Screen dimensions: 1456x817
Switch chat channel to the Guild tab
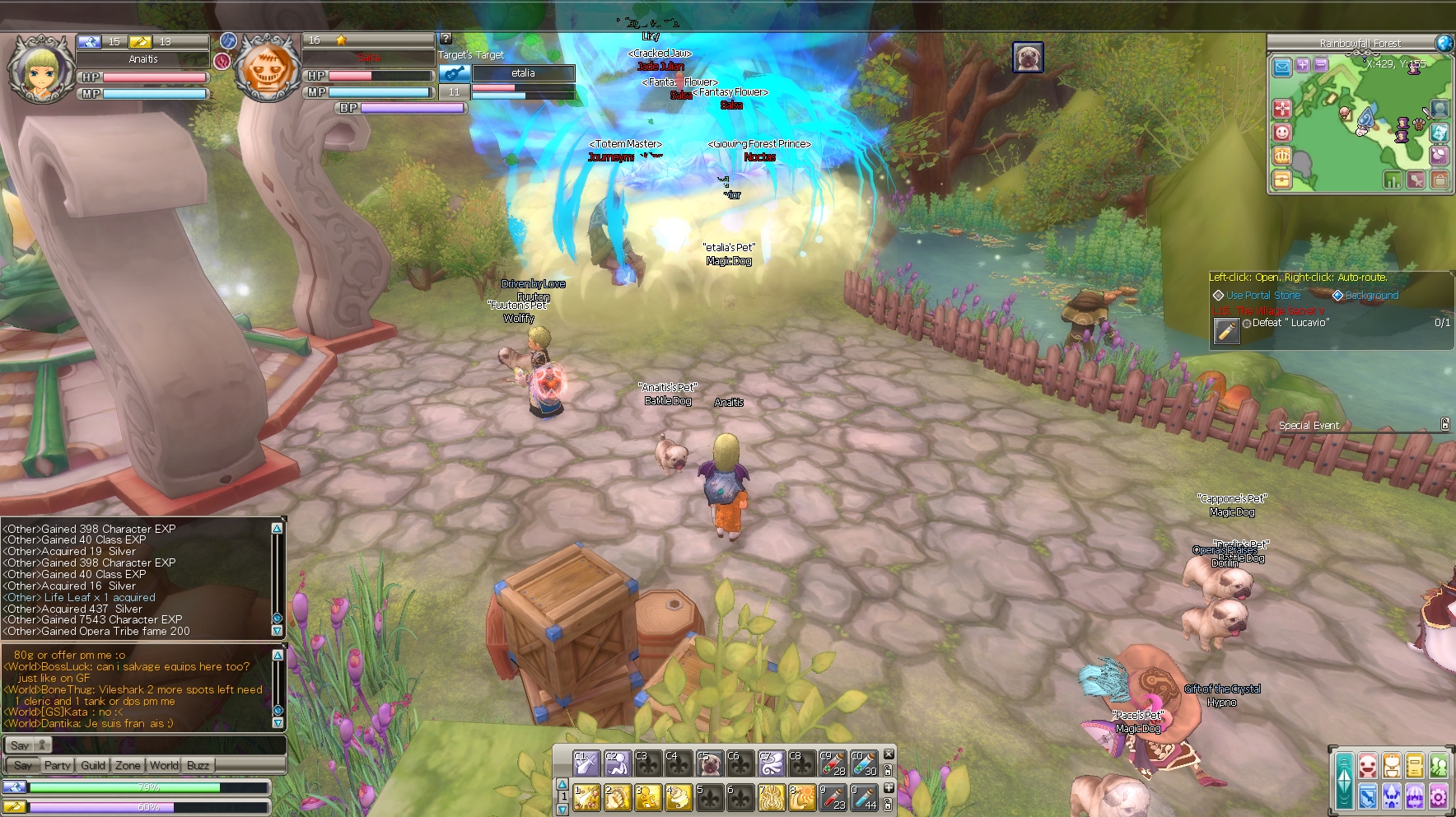(93, 765)
